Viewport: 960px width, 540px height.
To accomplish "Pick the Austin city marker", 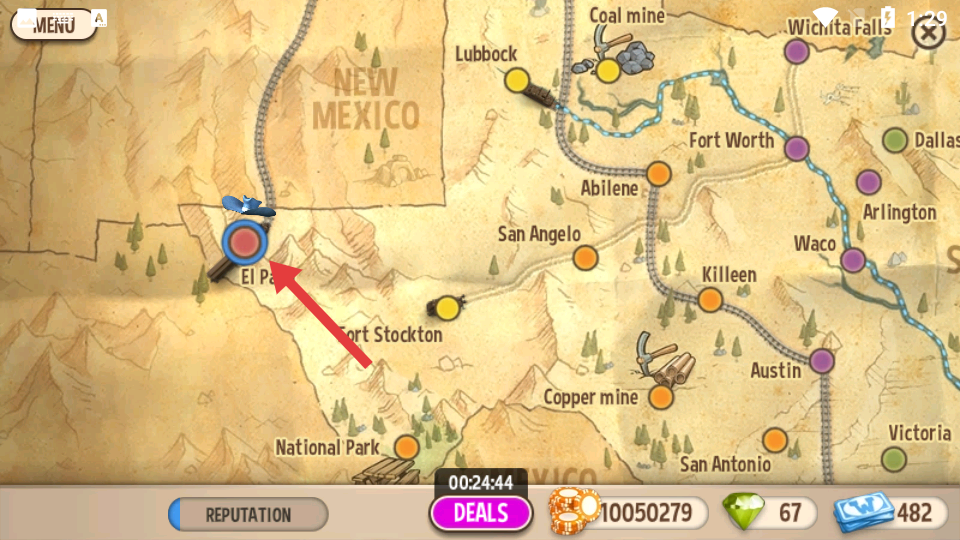I will [x=822, y=361].
